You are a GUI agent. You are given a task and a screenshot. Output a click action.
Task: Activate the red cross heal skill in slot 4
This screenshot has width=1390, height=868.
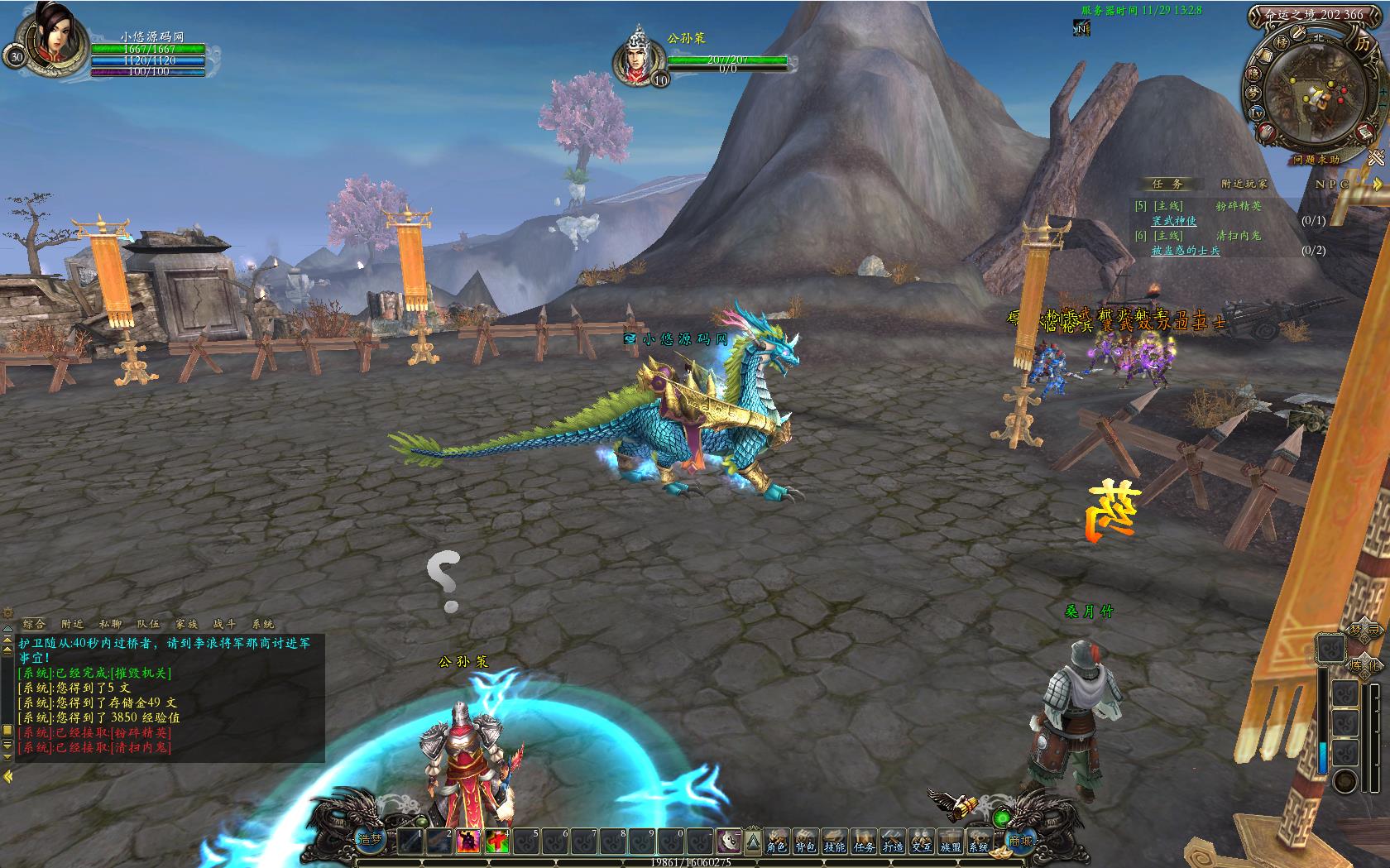click(x=497, y=842)
